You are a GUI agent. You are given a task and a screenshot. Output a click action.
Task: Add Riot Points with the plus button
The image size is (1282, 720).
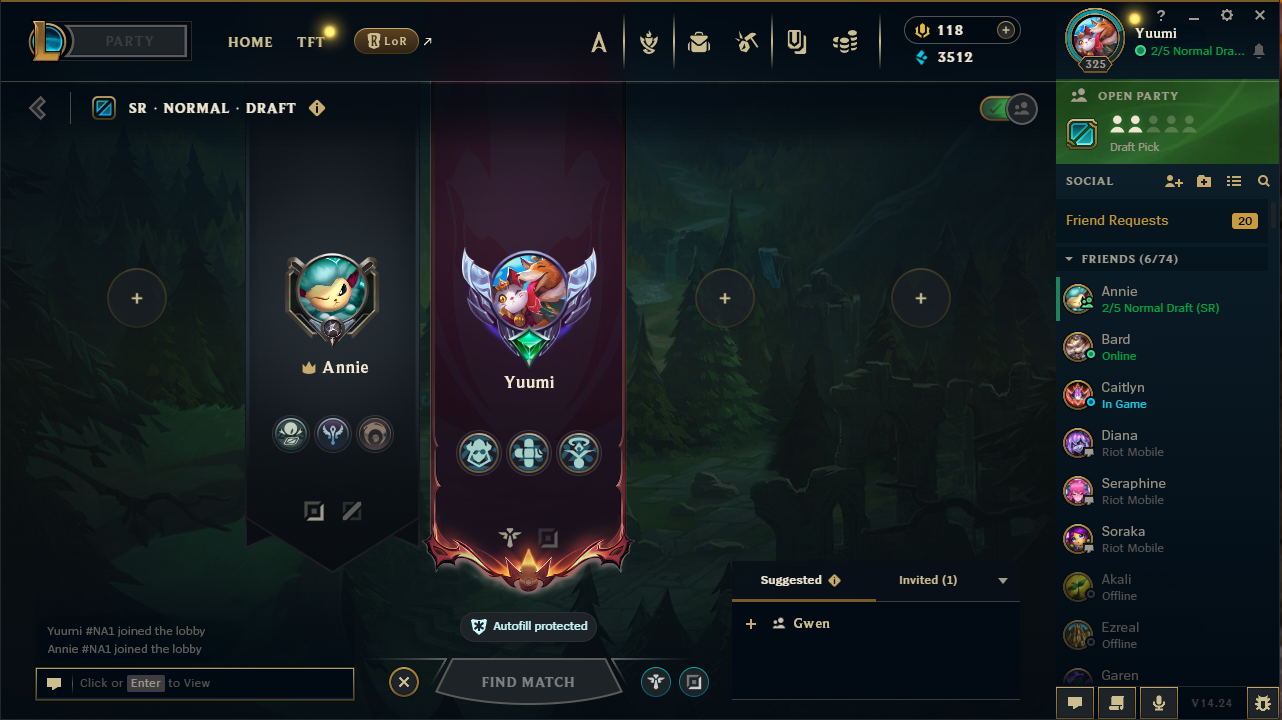pyautogui.click(x=1006, y=30)
